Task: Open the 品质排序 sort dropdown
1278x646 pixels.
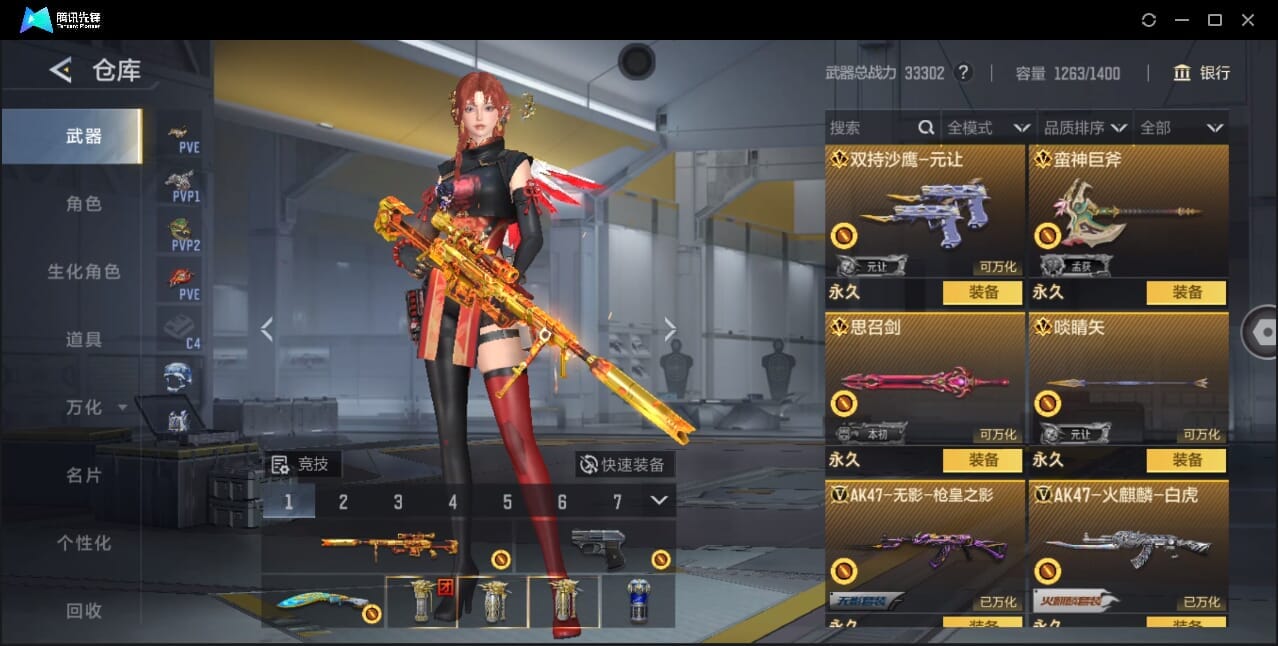Action: 1085,128
